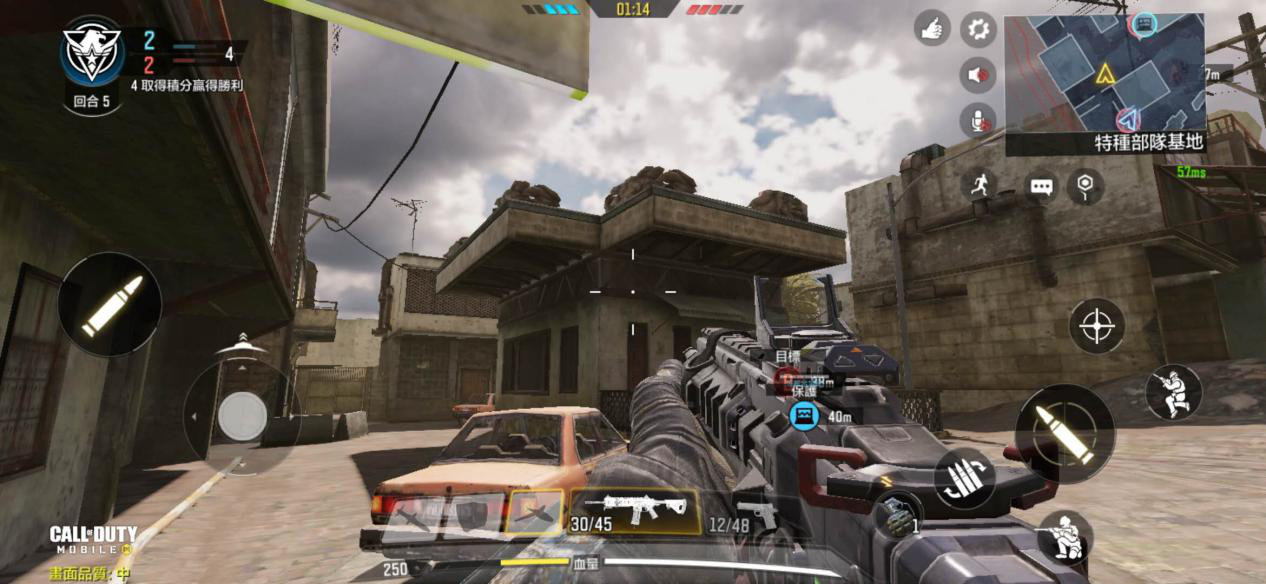Toggle the muted microphone icon
This screenshot has height=584, width=1266.
(978, 121)
